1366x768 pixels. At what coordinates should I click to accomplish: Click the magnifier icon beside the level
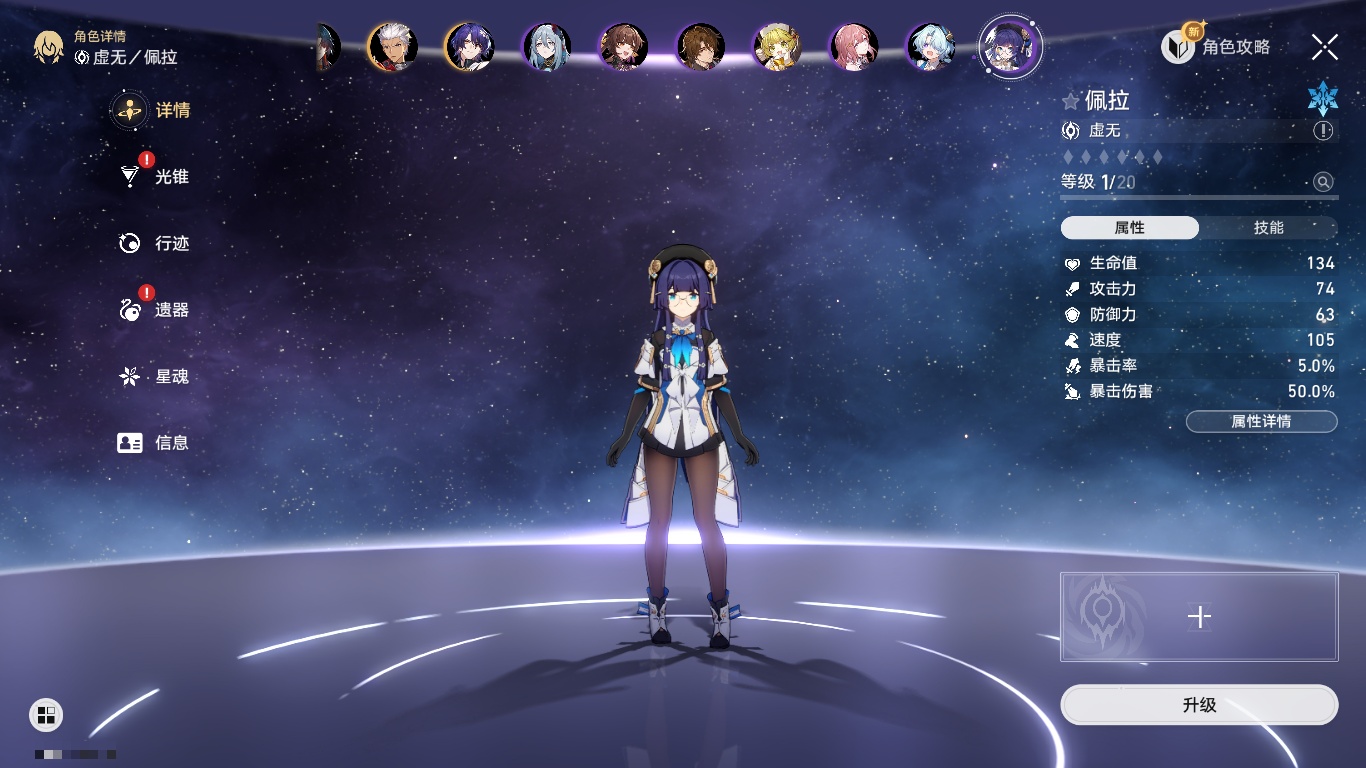[1323, 182]
